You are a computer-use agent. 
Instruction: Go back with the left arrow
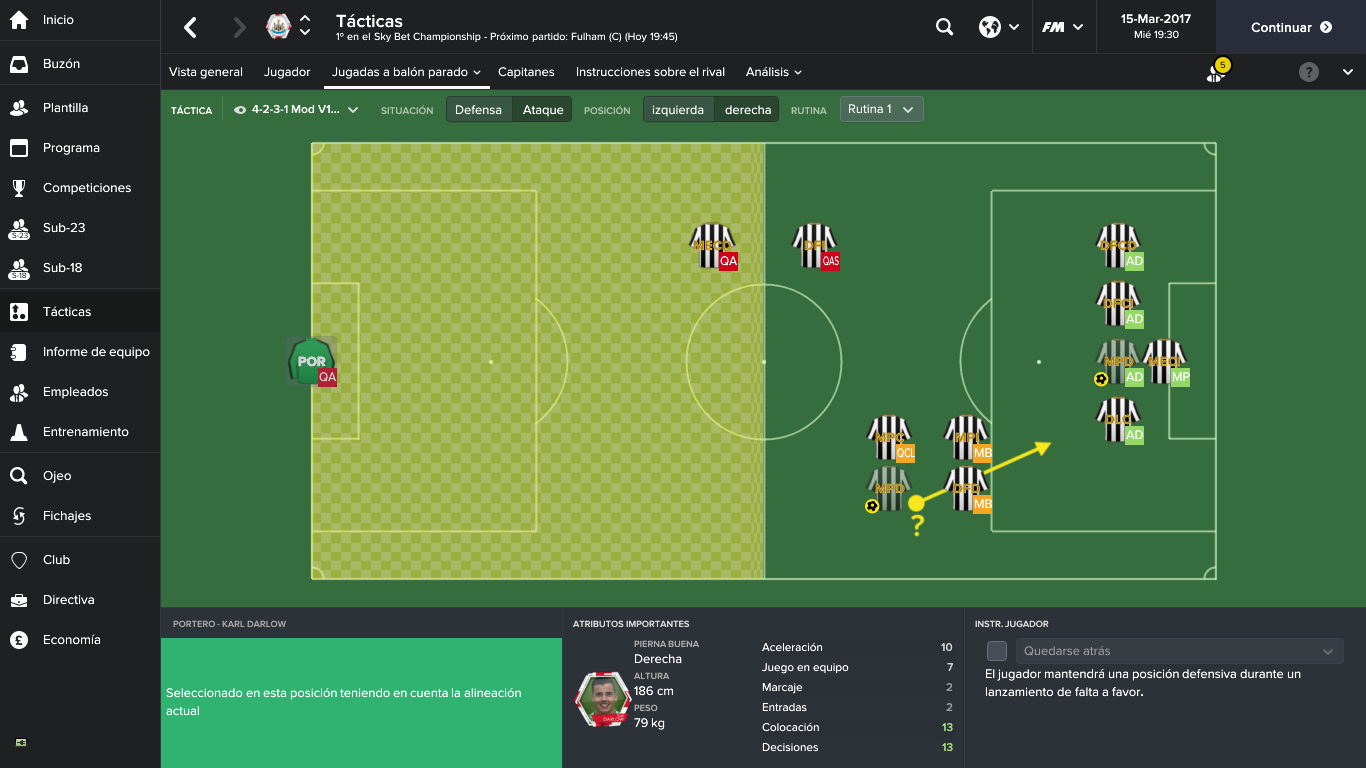click(x=190, y=27)
